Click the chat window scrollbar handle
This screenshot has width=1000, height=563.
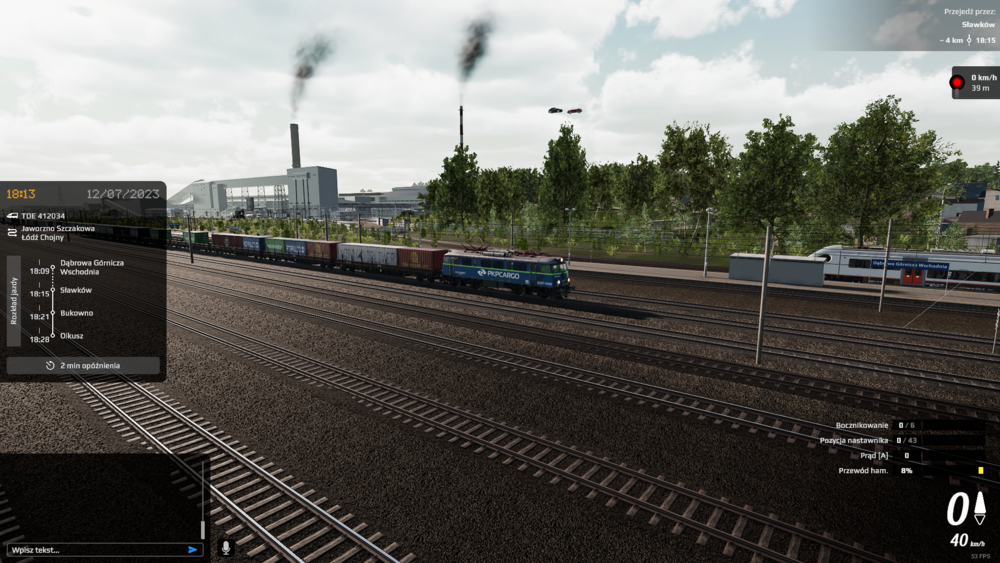click(x=203, y=529)
